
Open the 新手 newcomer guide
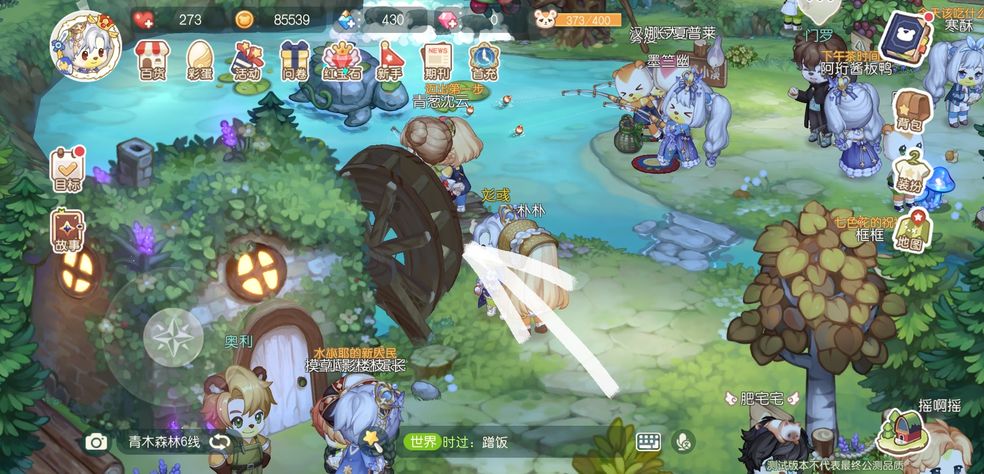tap(389, 60)
